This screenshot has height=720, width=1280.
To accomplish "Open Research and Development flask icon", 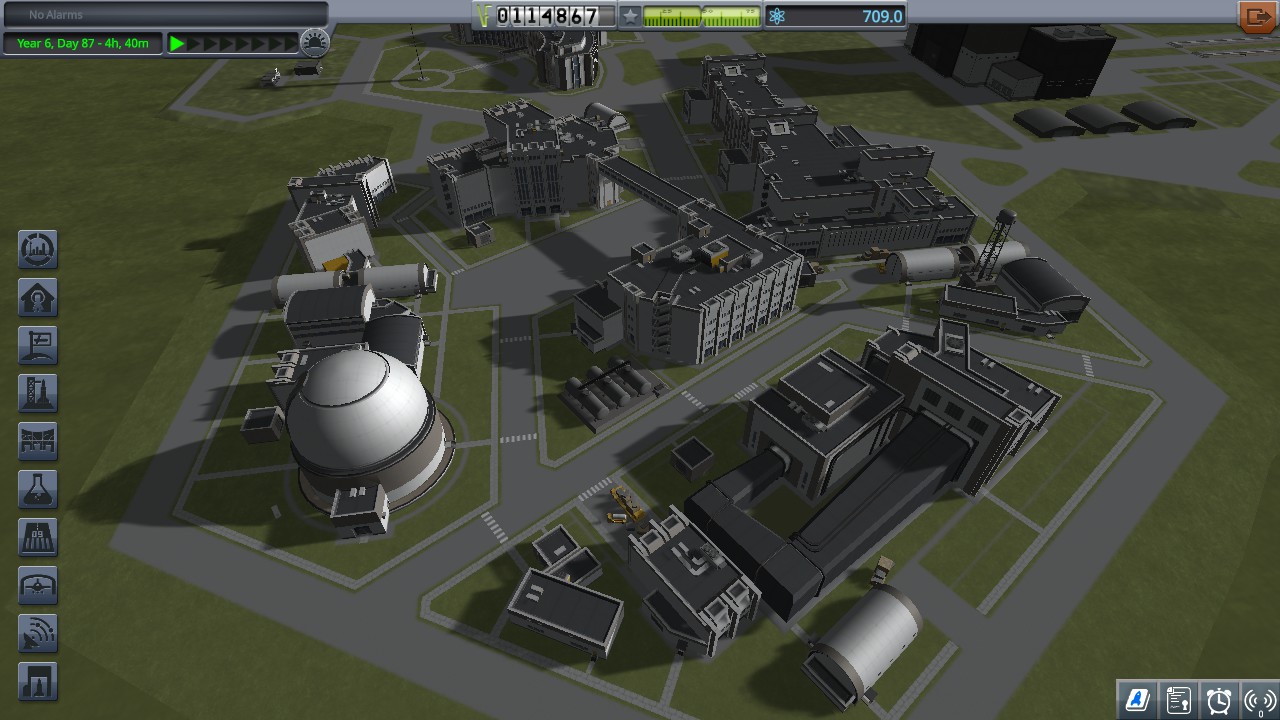I will pos(38,490).
